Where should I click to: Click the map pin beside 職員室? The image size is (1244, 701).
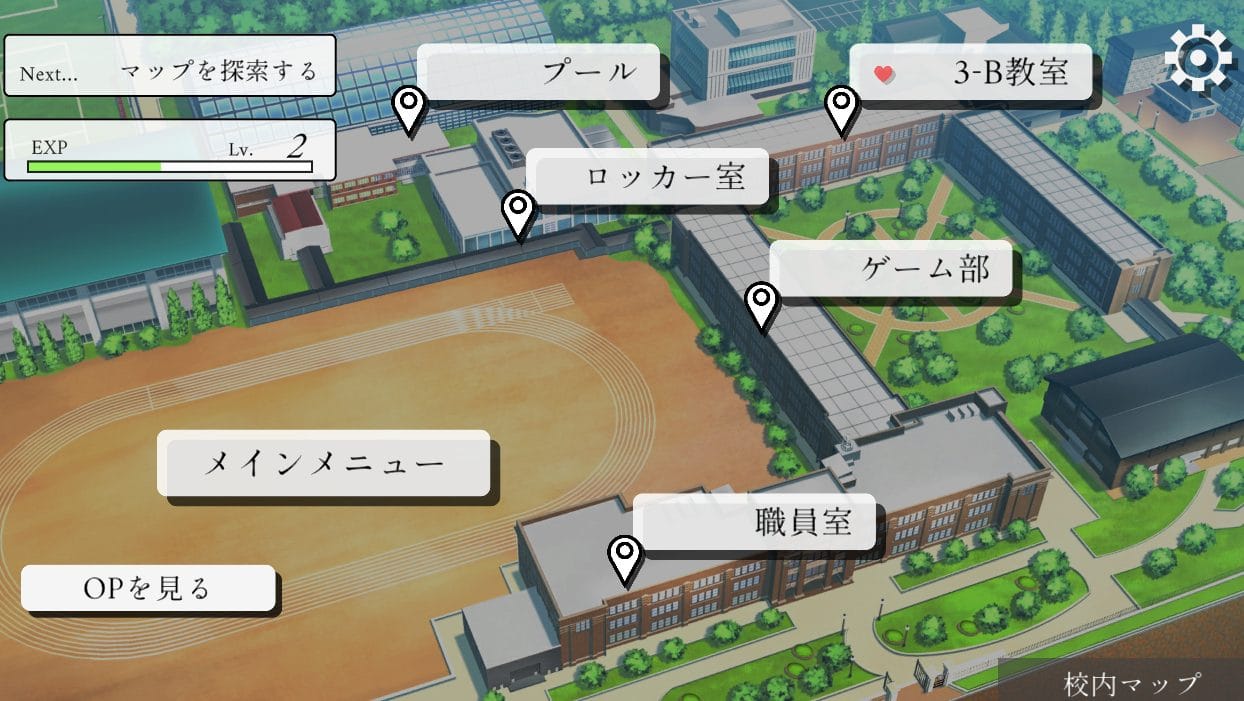point(626,557)
